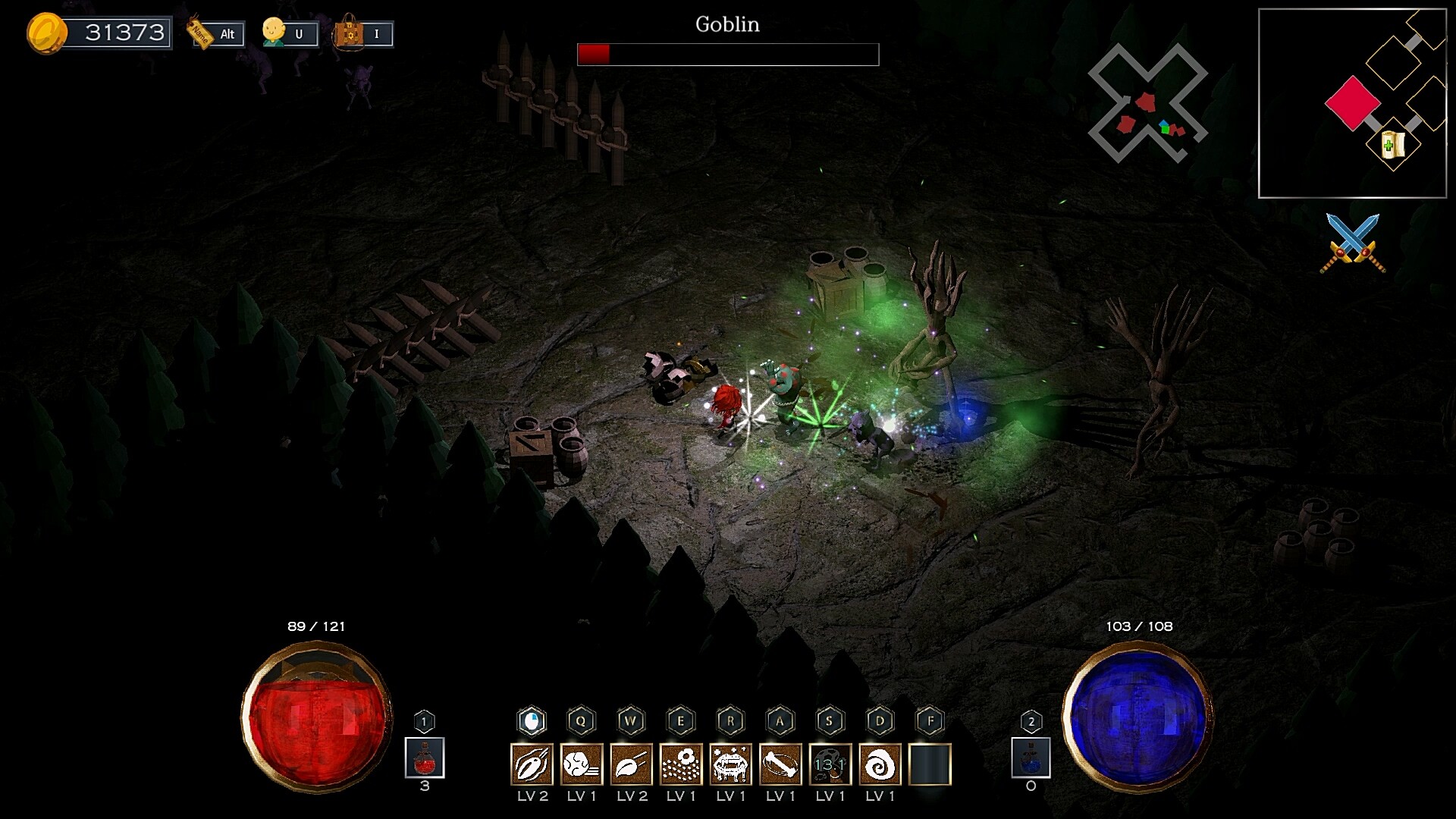
Task: Use the red health potion slot
Action: pos(425,758)
